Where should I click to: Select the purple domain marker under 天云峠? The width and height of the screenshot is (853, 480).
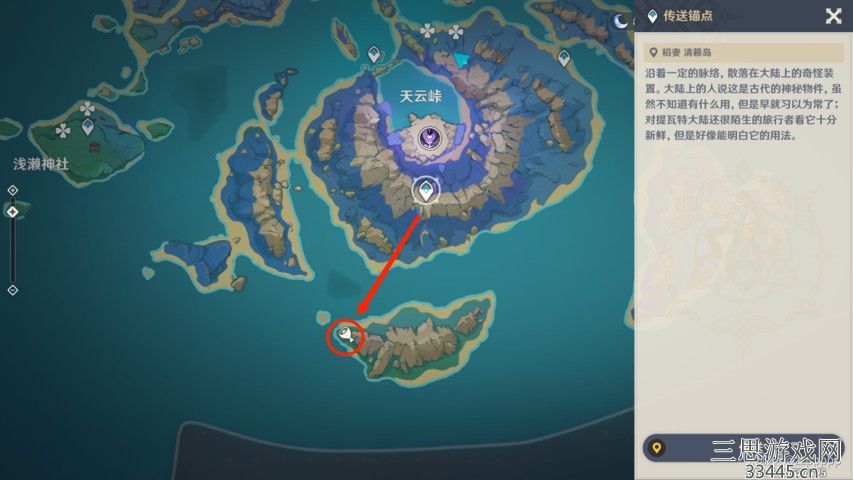pyautogui.click(x=432, y=139)
